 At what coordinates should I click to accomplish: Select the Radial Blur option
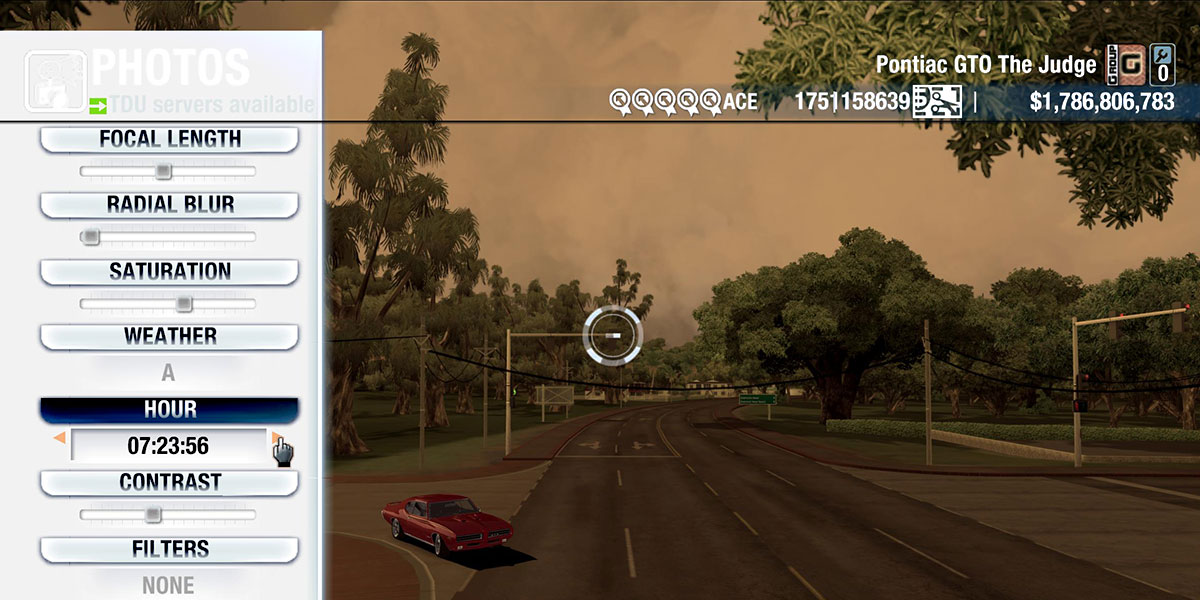pyautogui.click(x=169, y=205)
